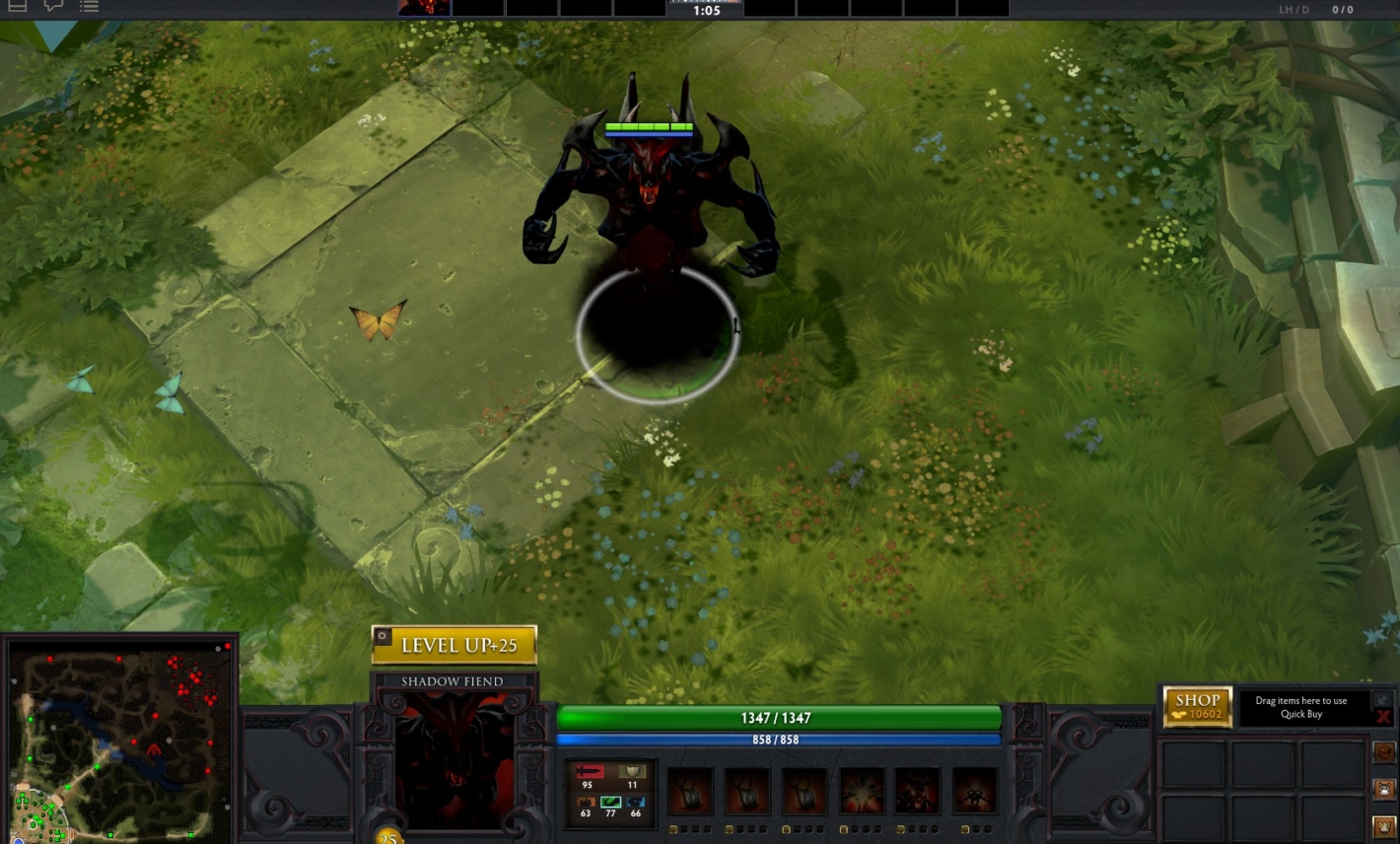Click the Requiem ability skill point dot
1400x844 pixels.
tap(964, 828)
